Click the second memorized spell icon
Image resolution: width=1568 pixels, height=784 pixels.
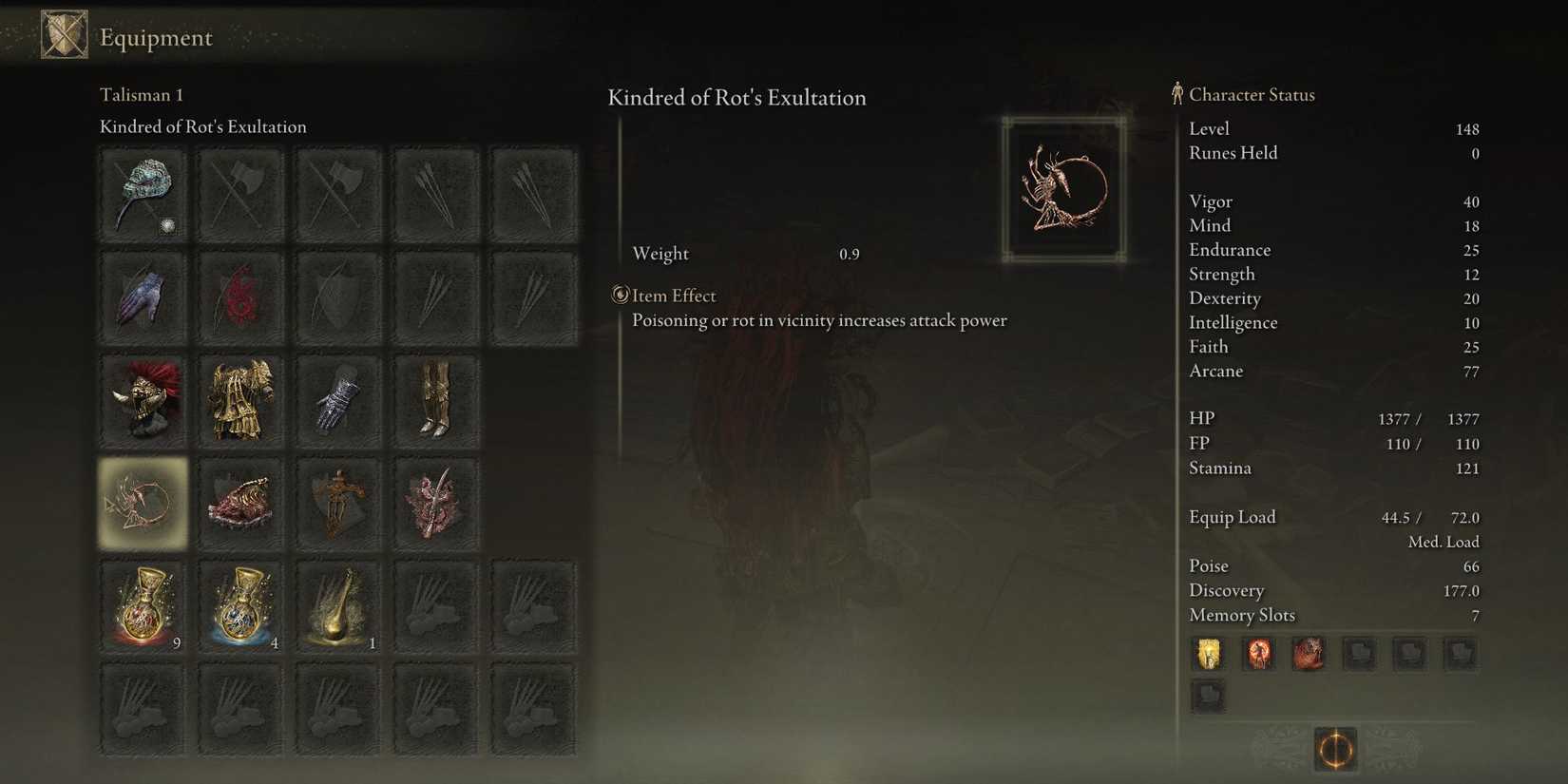point(1258,654)
